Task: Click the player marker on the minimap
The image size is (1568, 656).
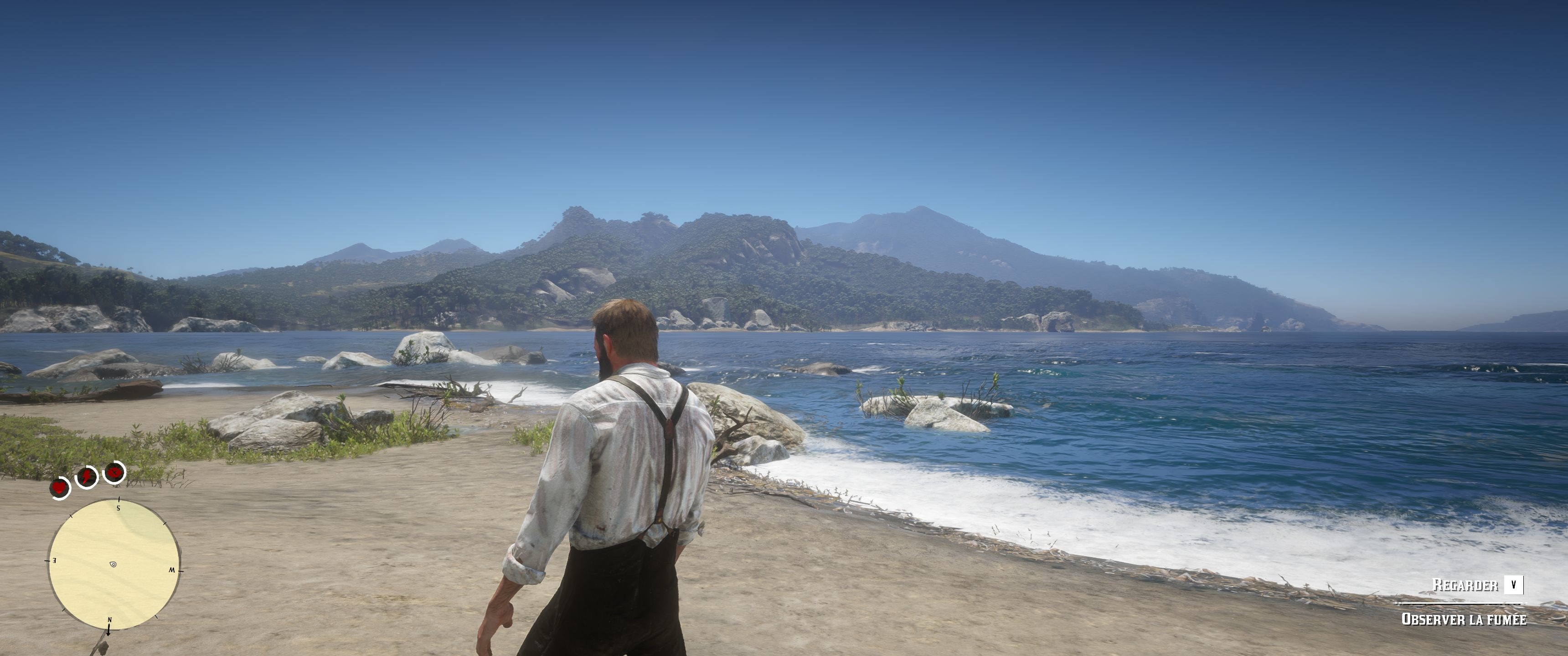Action: pos(113,565)
